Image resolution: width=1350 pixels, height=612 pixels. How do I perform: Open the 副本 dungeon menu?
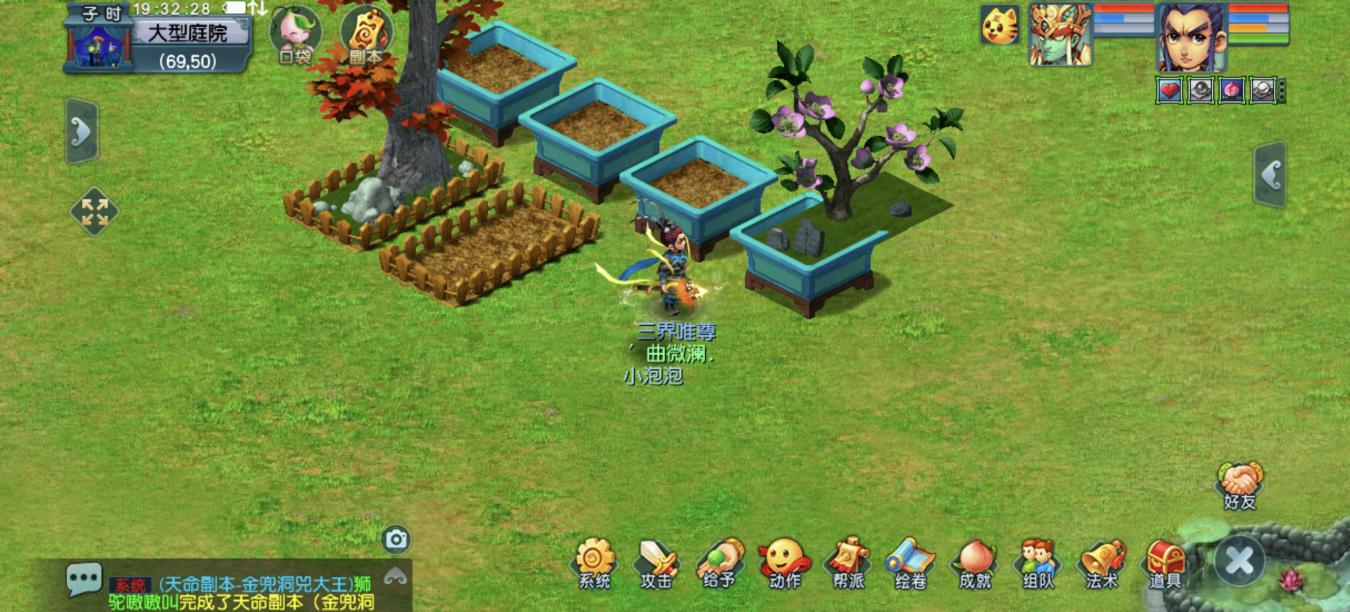[365, 32]
